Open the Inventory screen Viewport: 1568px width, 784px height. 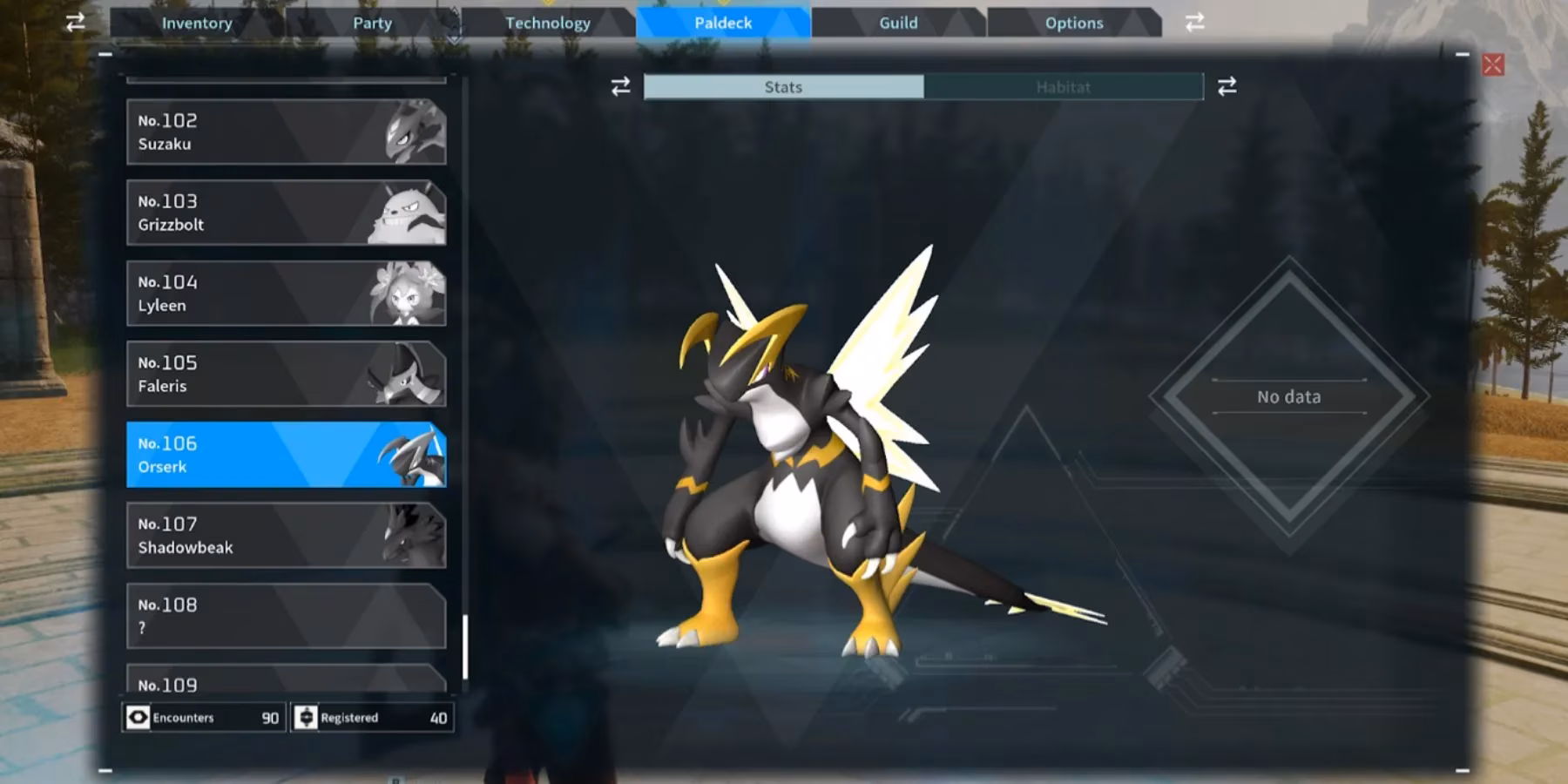197,23
